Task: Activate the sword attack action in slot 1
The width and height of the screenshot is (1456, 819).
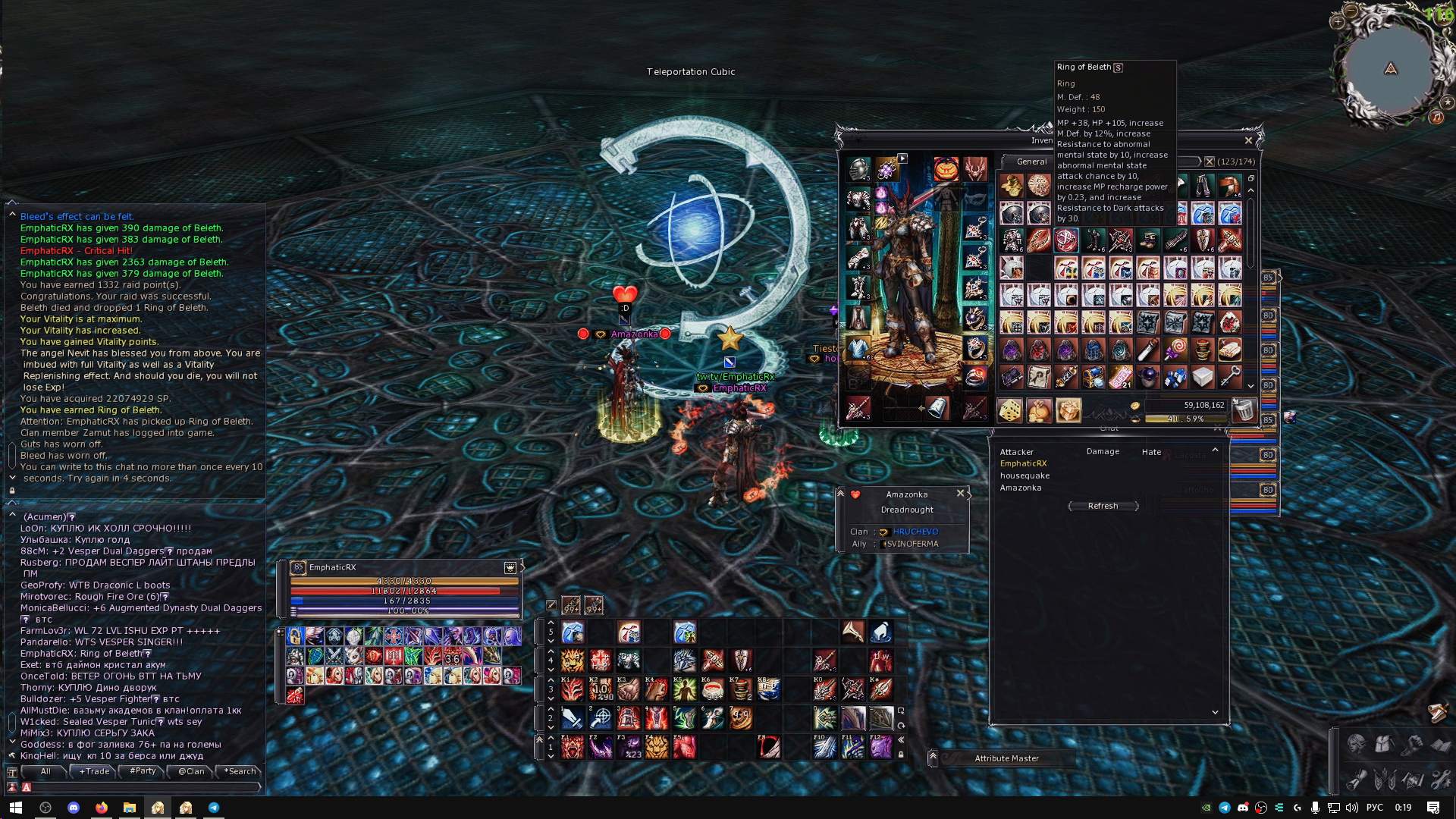Action: 573,717
